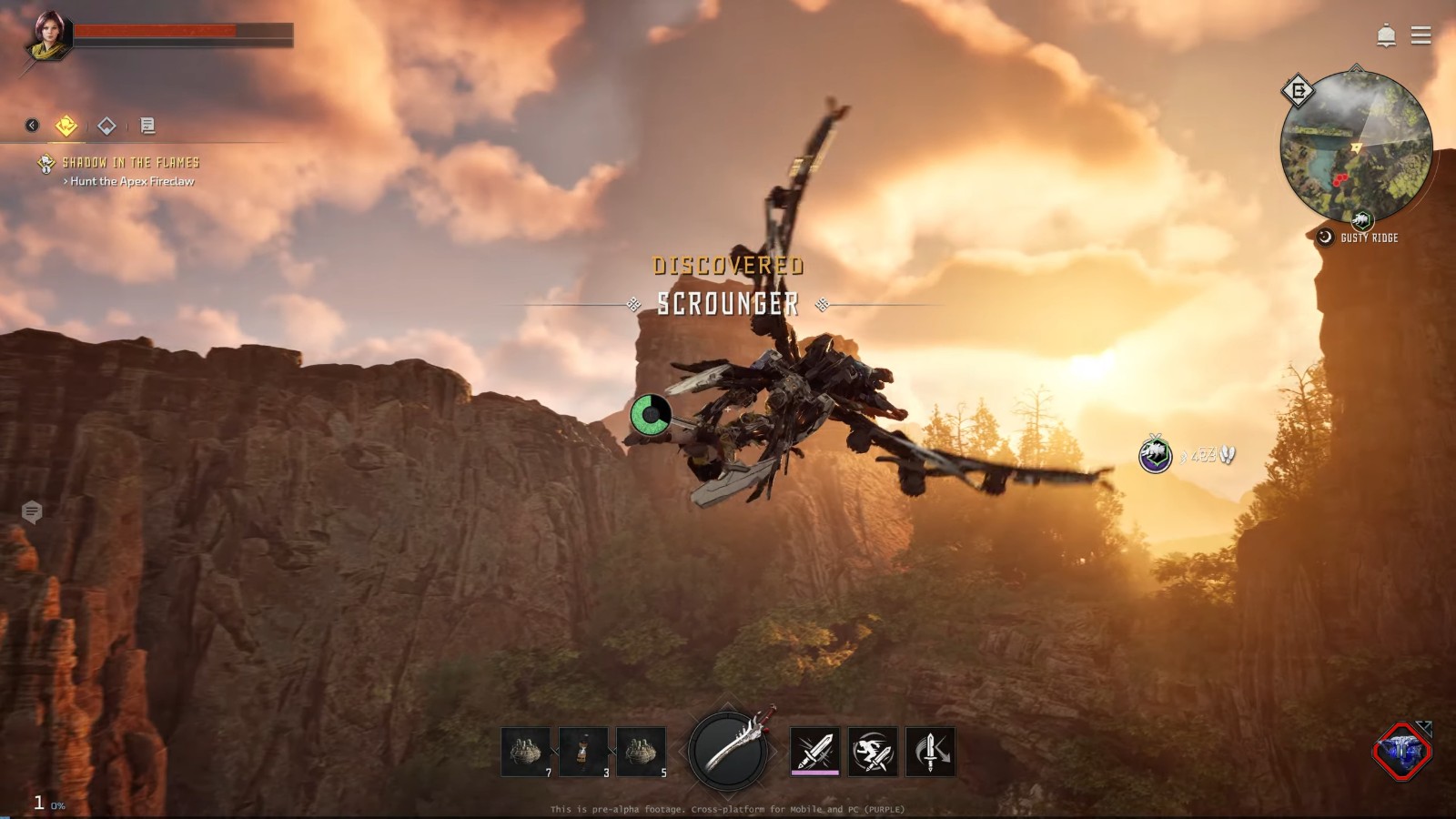Check notifications via the bell icon
This screenshot has width=1456, height=819.
tap(1386, 35)
